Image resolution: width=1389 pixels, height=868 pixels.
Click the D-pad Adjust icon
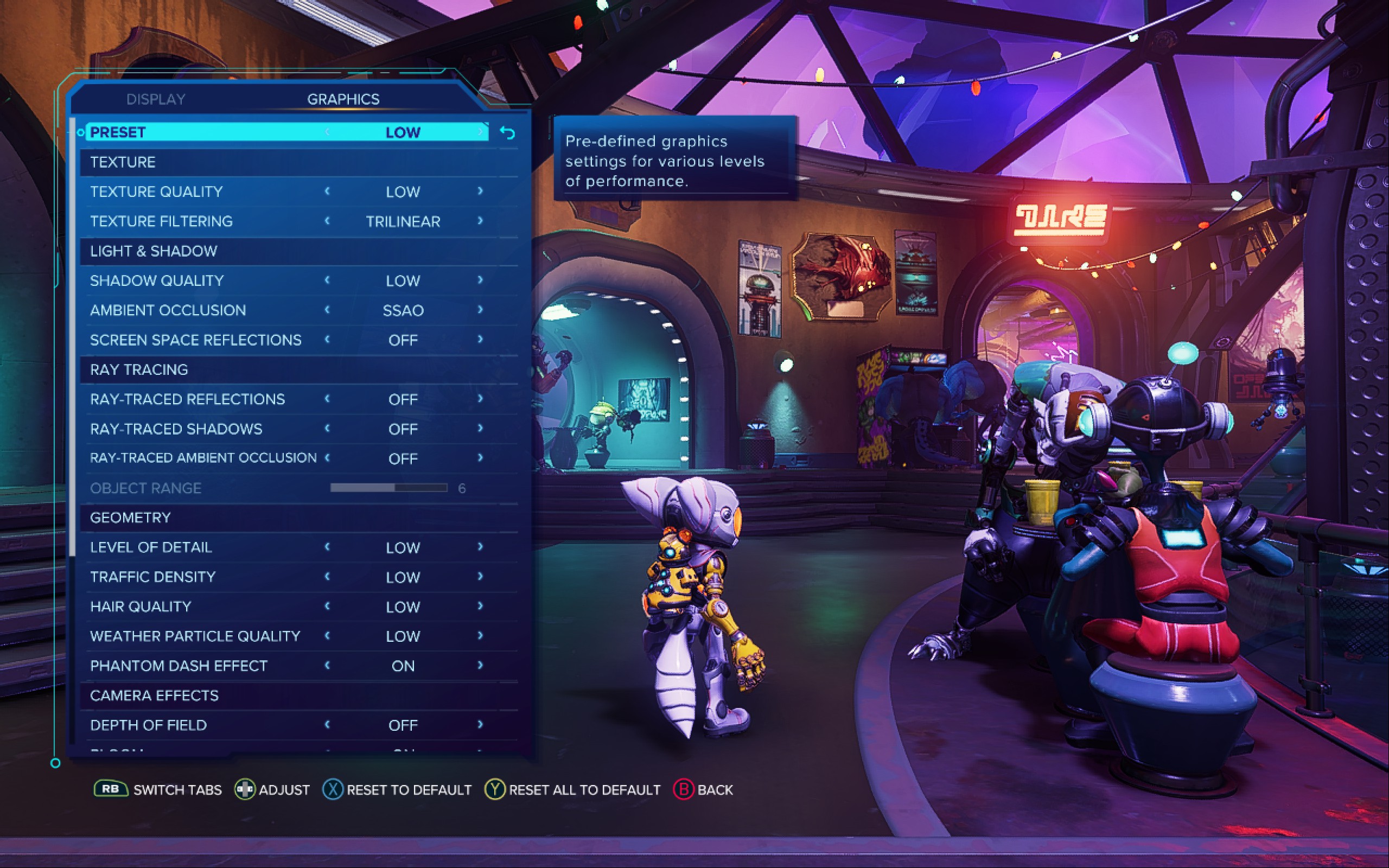244,790
